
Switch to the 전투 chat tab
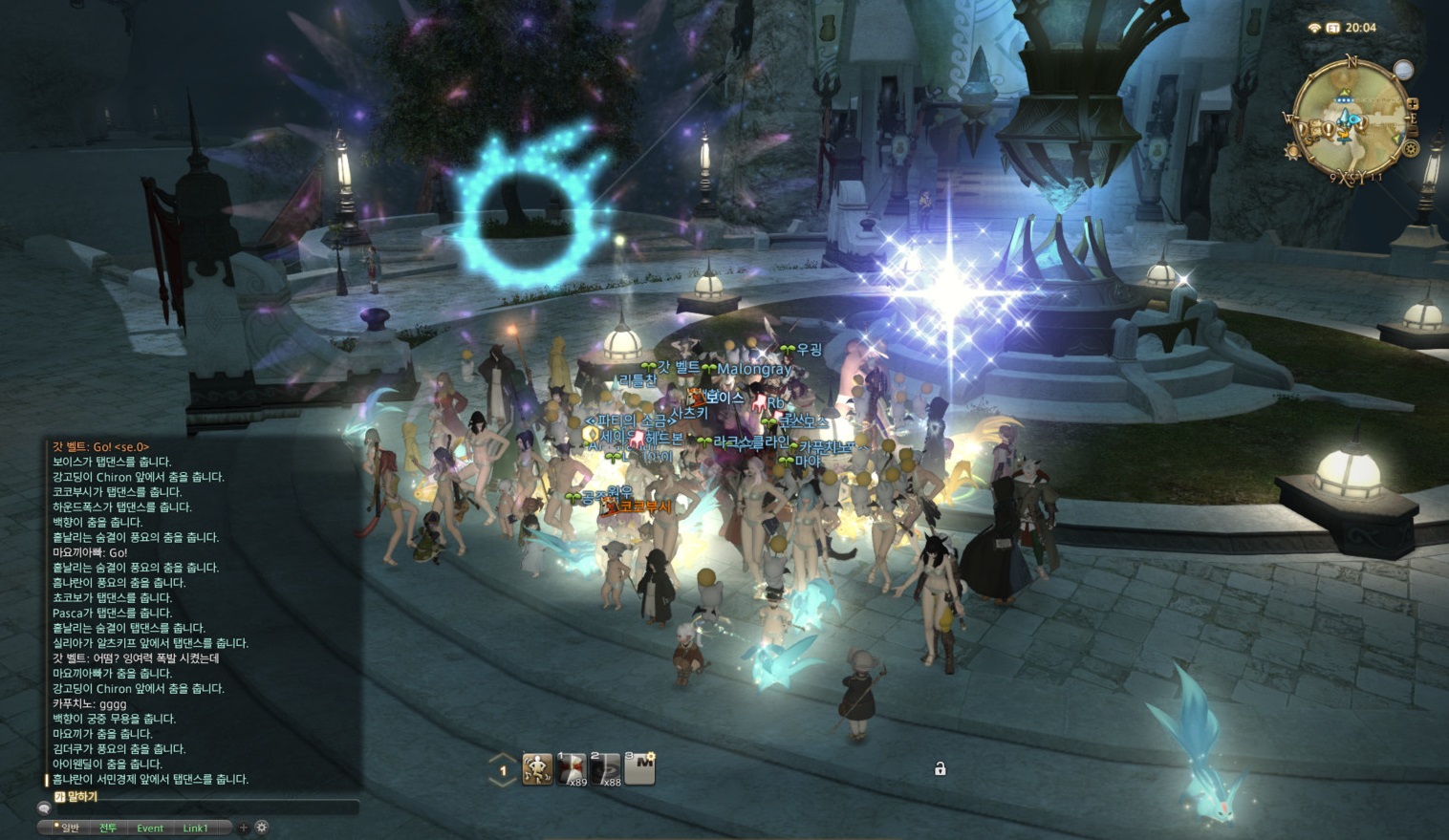(107, 828)
